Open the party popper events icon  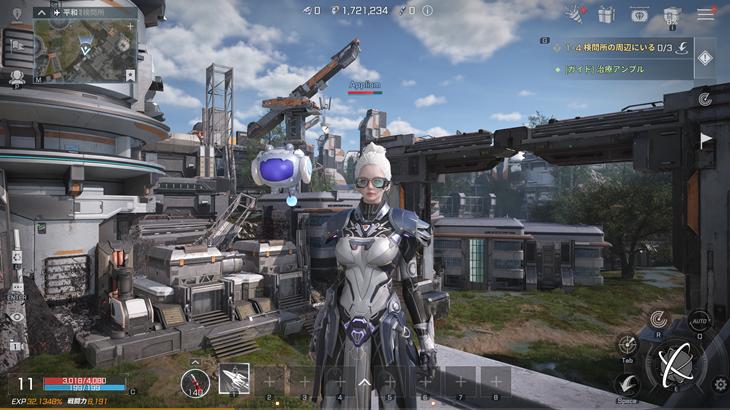[575, 14]
